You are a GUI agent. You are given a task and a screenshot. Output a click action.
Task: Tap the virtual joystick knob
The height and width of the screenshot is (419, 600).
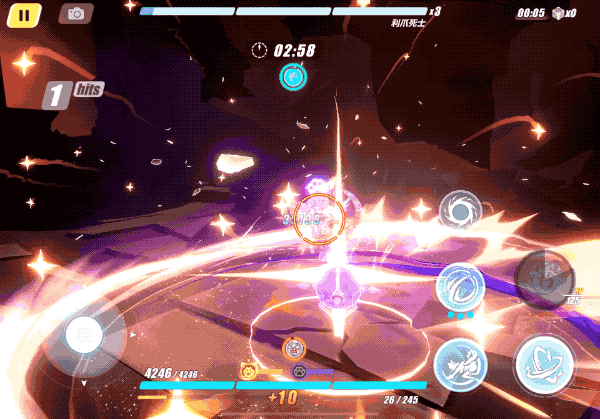[83, 335]
